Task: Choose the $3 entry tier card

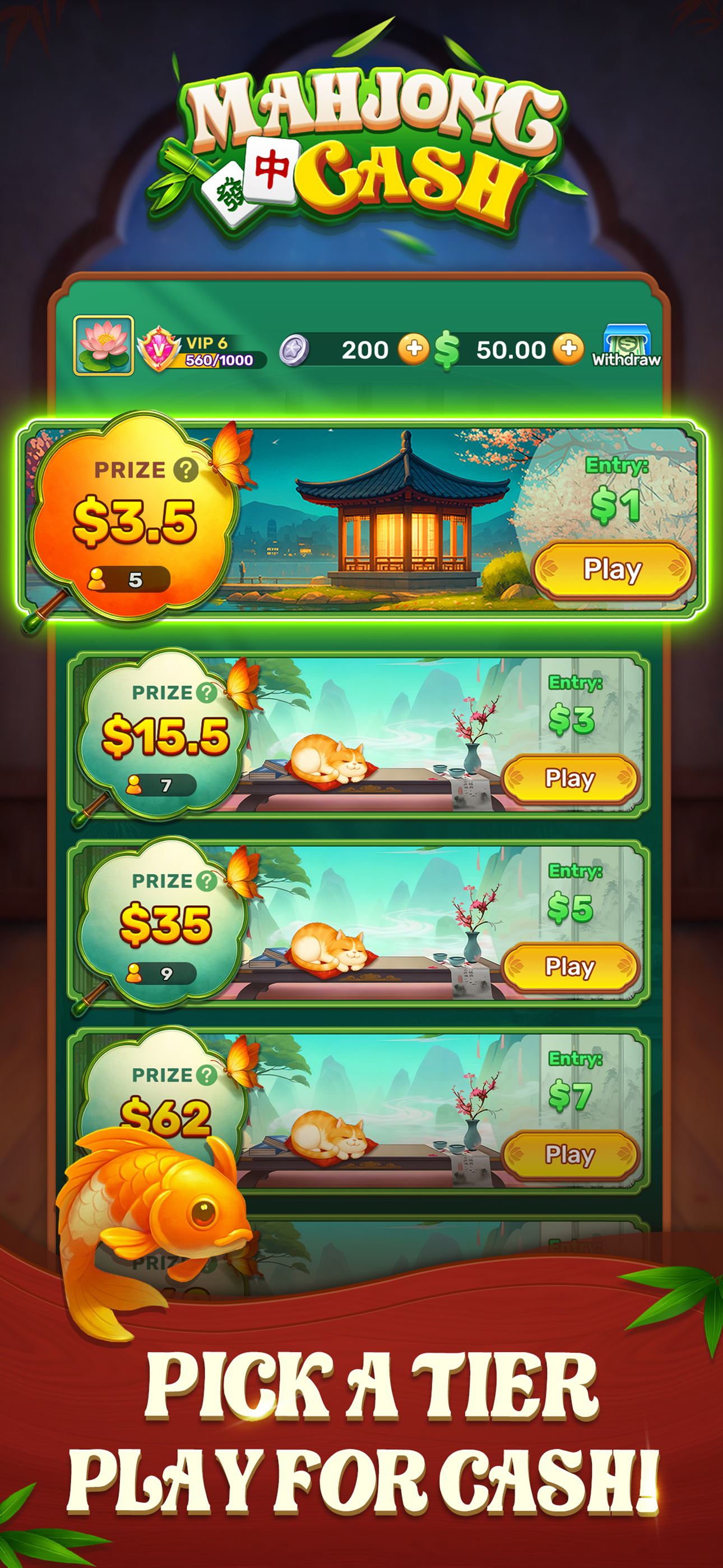Action: 361,738
